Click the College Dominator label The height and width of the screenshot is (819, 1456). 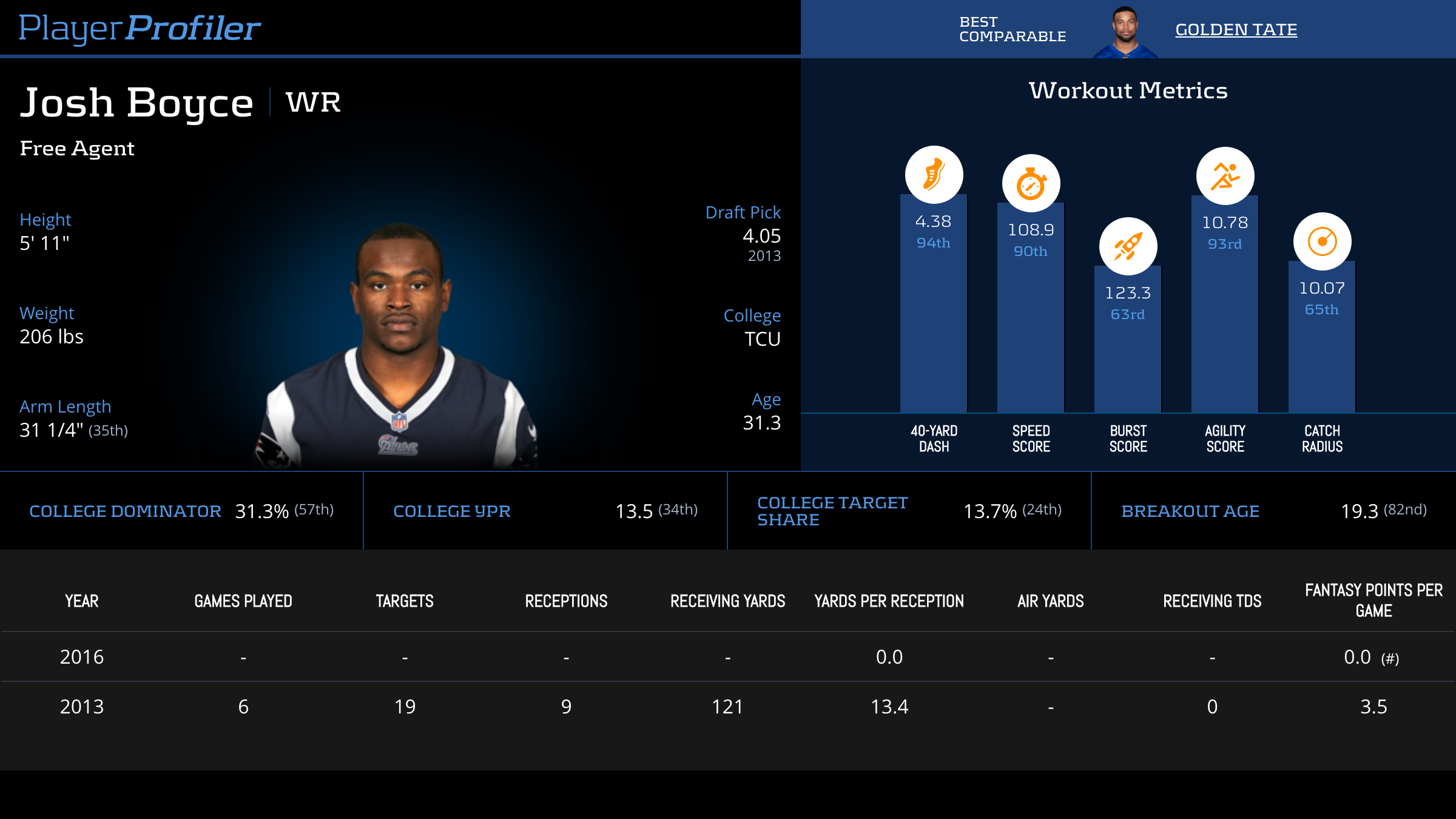[x=125, y=511]
